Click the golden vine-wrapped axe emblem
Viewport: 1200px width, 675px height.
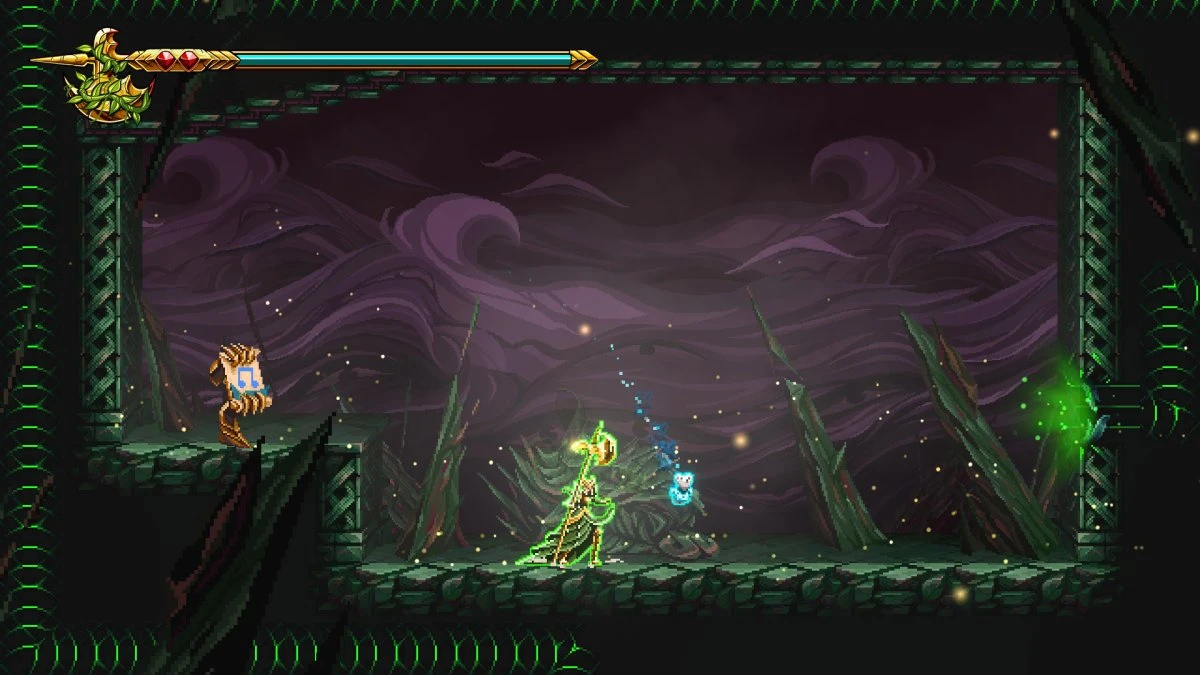108,78
